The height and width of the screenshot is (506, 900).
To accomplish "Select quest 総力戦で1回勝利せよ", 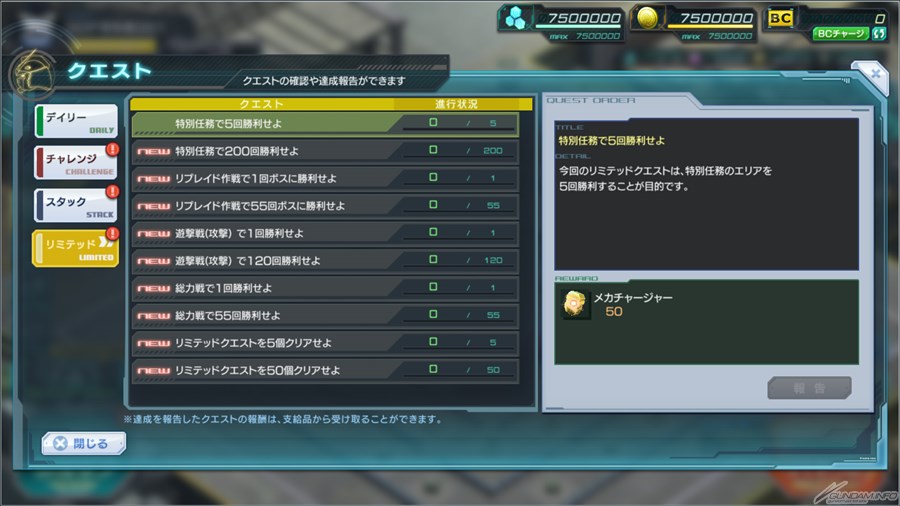I will tap(325, 288).
